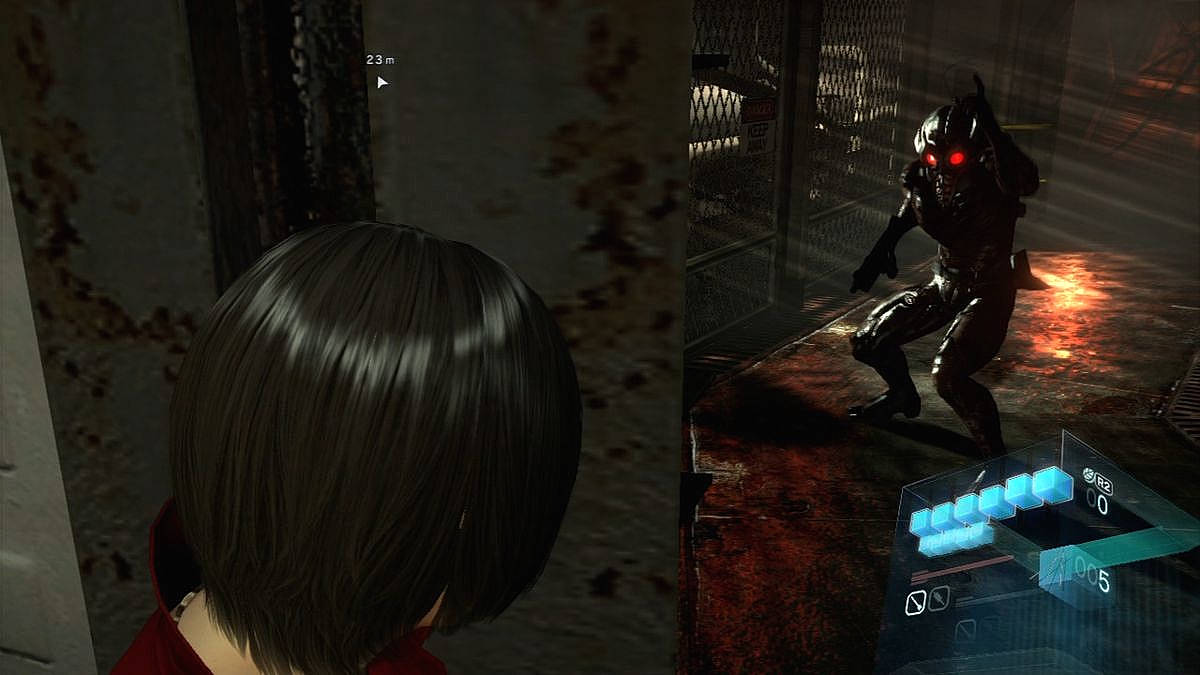Switch to the dimmed explosive bolt icon
The width and height of the screenshot is (1200, 675).
coord(937,600)
